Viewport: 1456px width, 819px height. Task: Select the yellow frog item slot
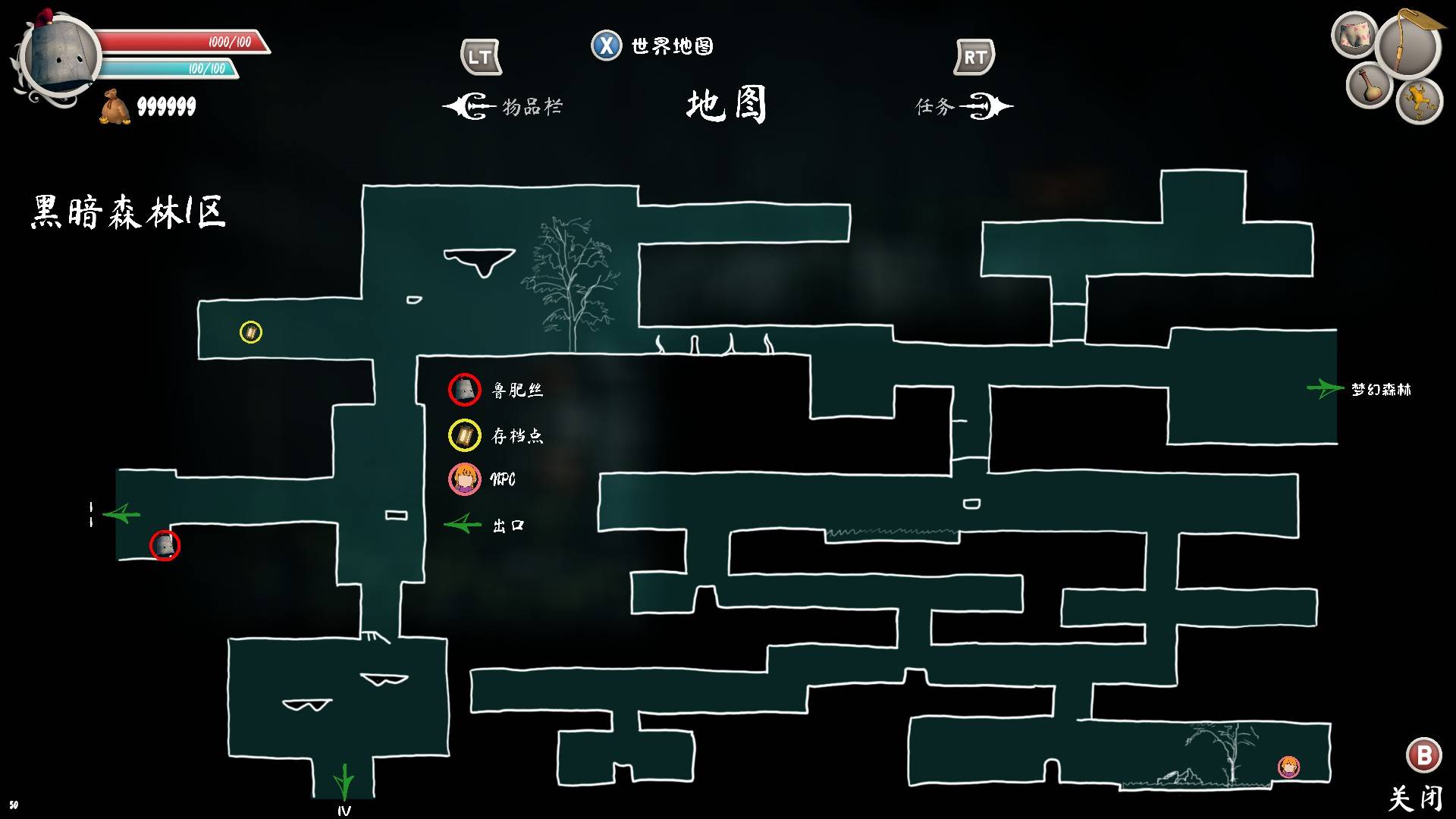coord(1418,100)
